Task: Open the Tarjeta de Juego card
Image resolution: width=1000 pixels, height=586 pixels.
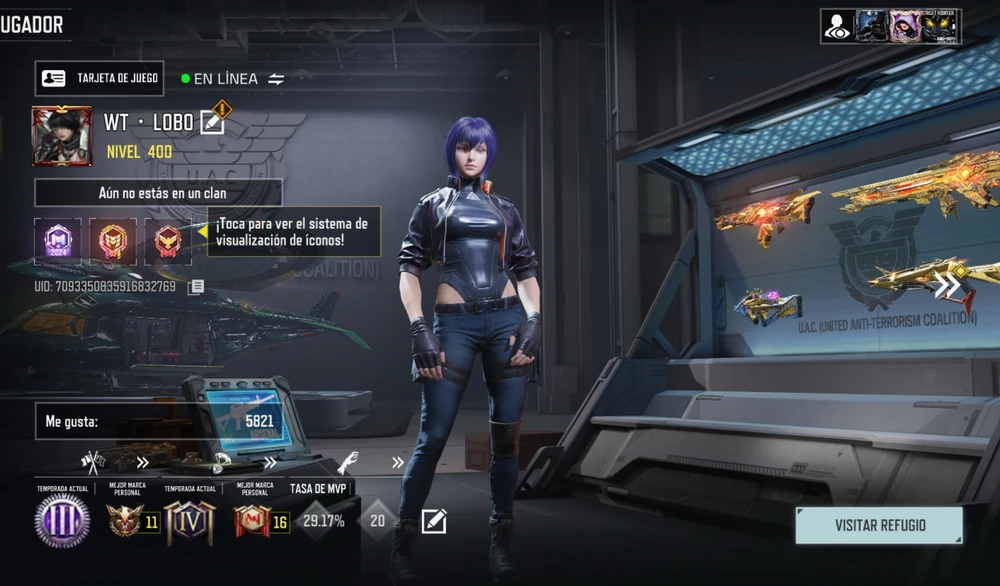Action: click(x=99, y=78)
